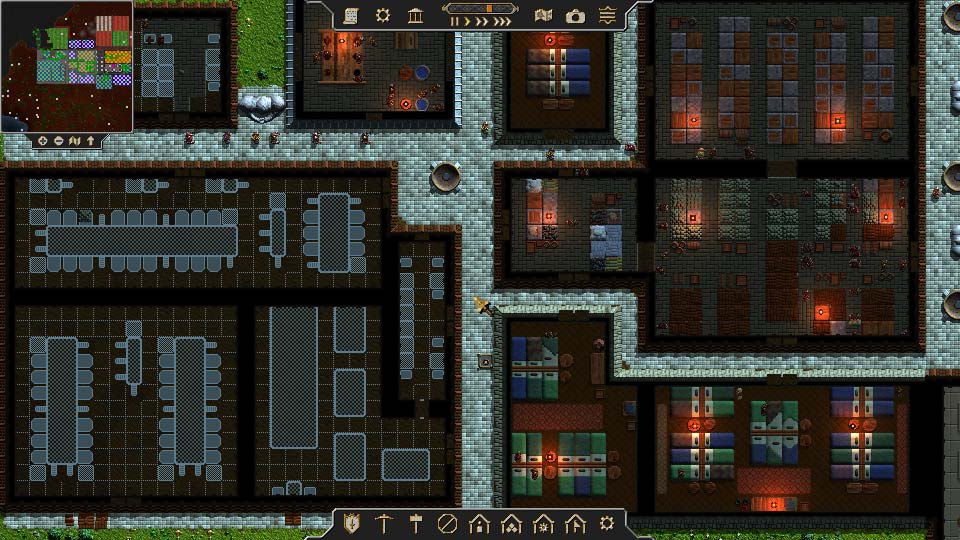Viewport: 960px width, 540px height.
Task: Click the minimap overview
Action: 67,65
